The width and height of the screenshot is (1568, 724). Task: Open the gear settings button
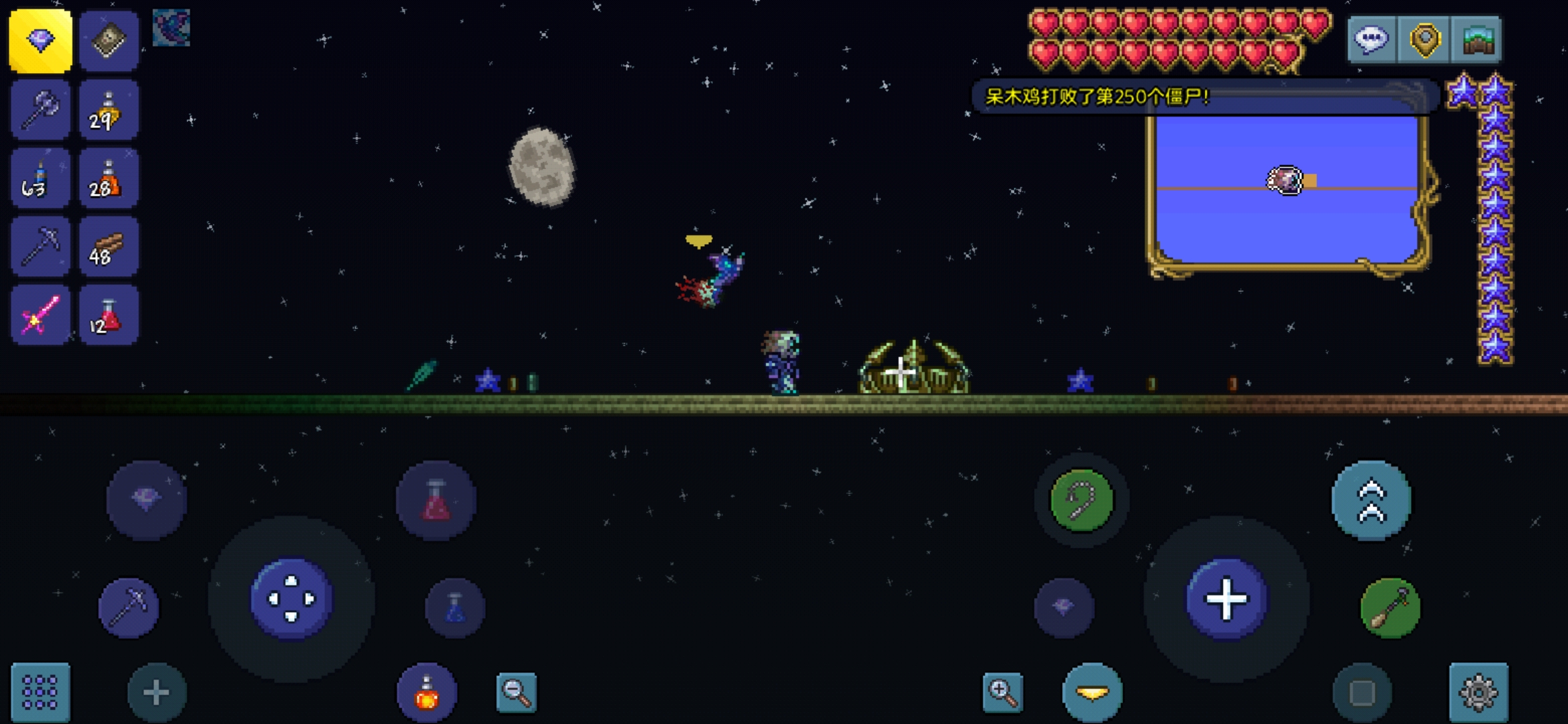tap(1478, 692)
